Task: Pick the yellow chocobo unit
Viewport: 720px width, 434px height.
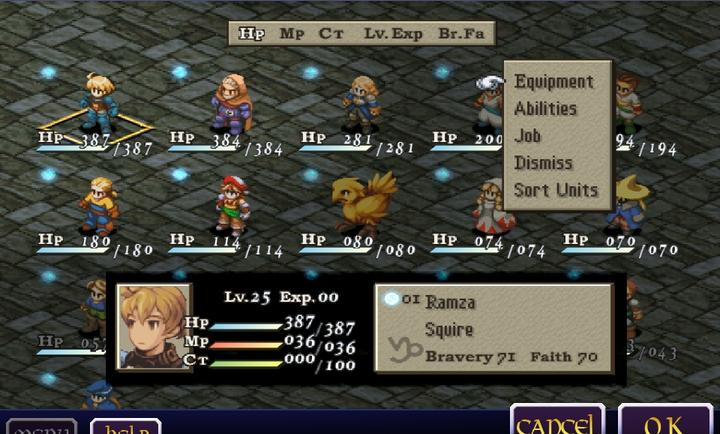Action: coord(356,200)
